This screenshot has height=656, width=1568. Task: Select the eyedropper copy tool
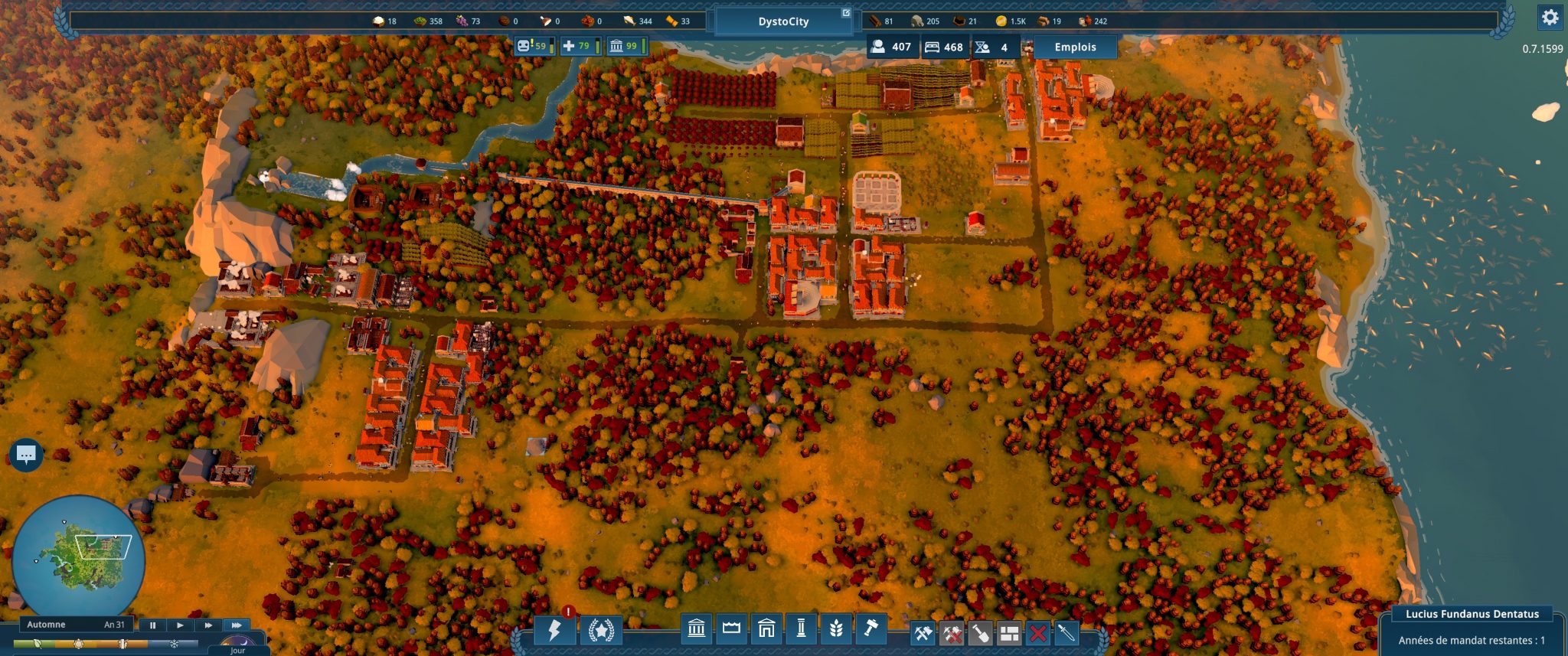1067,634
